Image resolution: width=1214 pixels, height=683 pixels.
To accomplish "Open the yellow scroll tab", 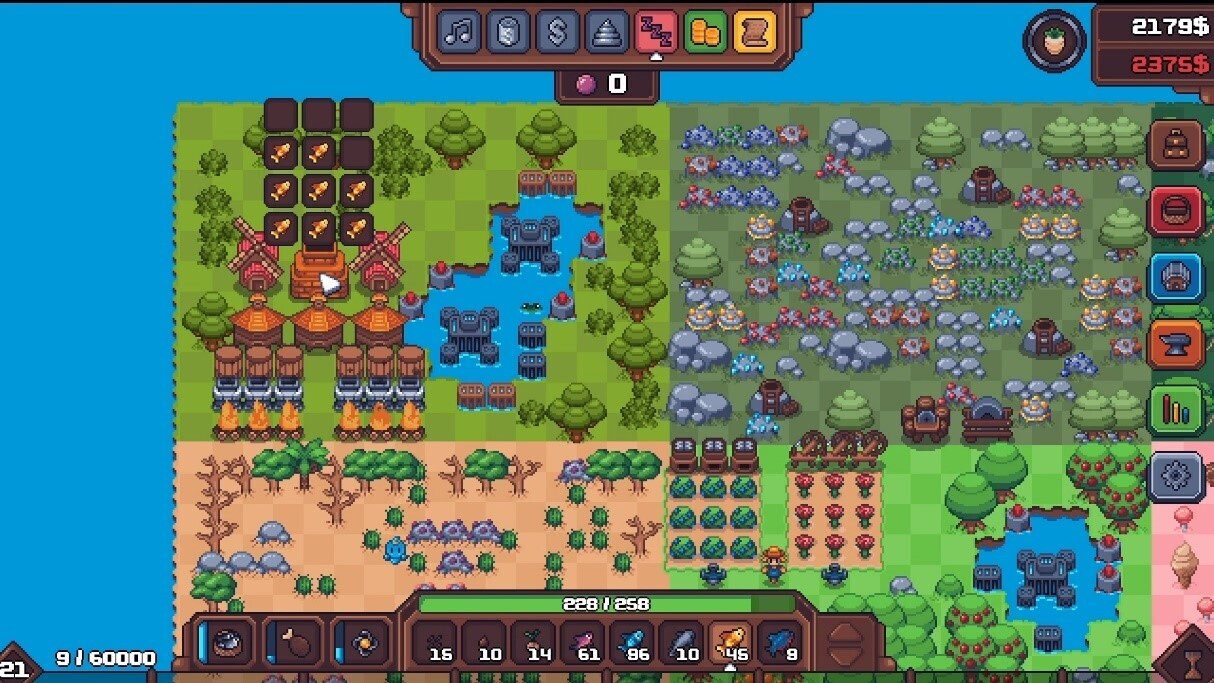I will (755, 33).
